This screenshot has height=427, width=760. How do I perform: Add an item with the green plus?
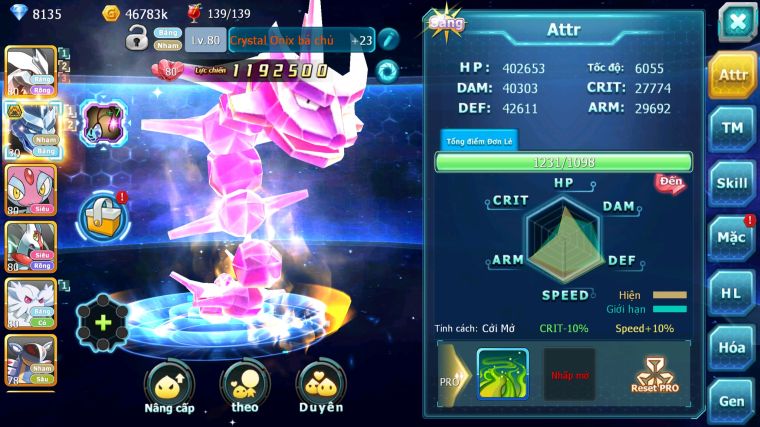pos(102,322)
